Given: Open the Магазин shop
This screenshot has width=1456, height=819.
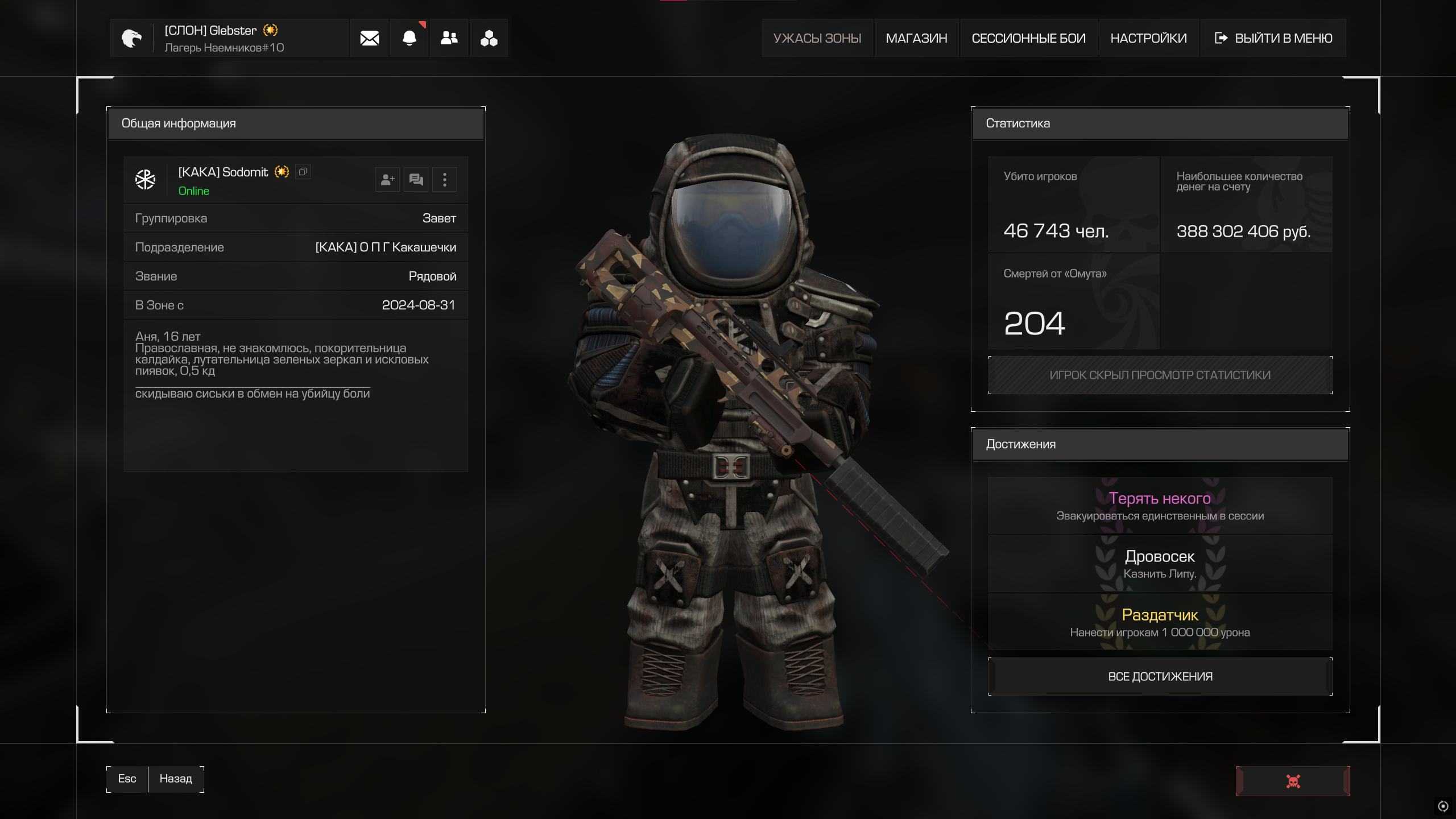Looking at the screenshot, I should coord(916,38).
